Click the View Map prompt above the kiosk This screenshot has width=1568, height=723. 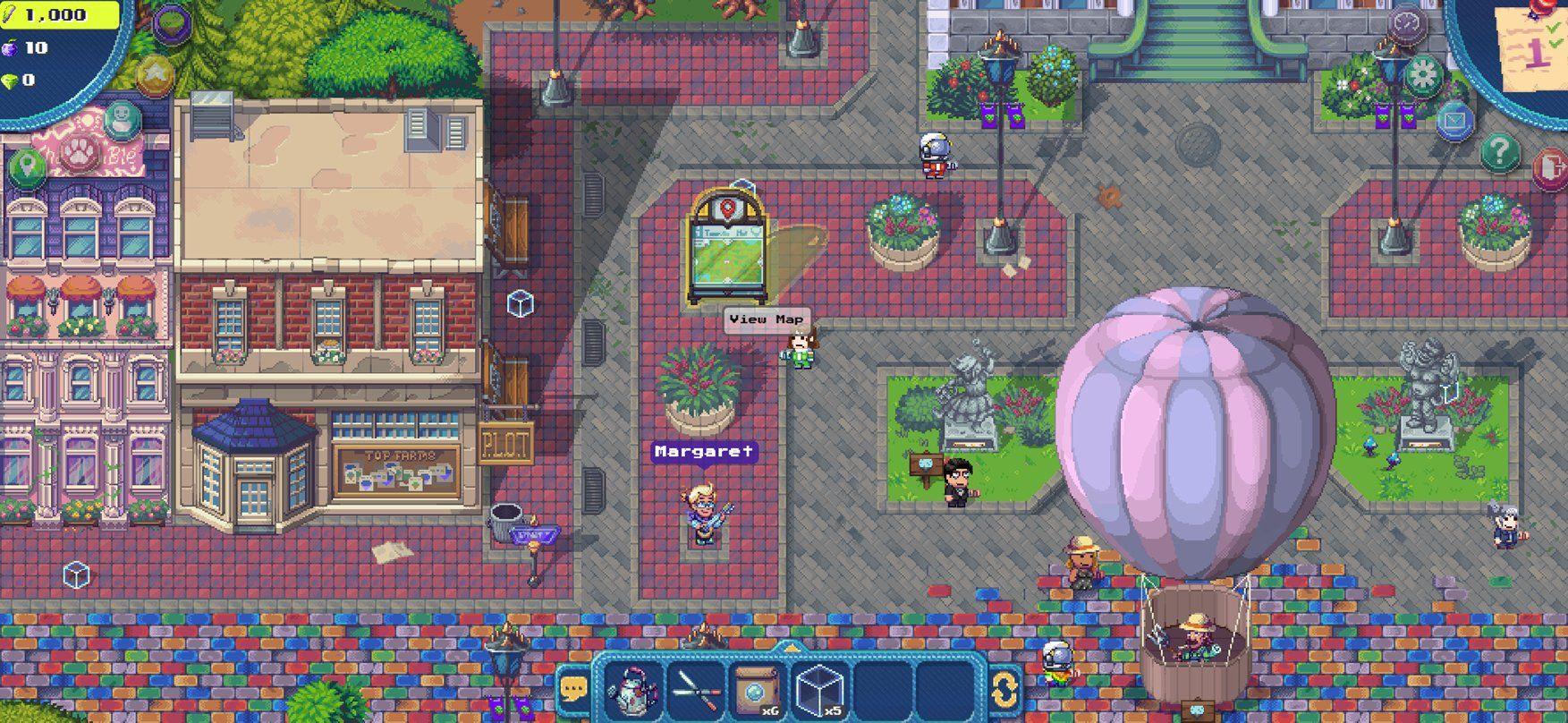coord(767,318)
